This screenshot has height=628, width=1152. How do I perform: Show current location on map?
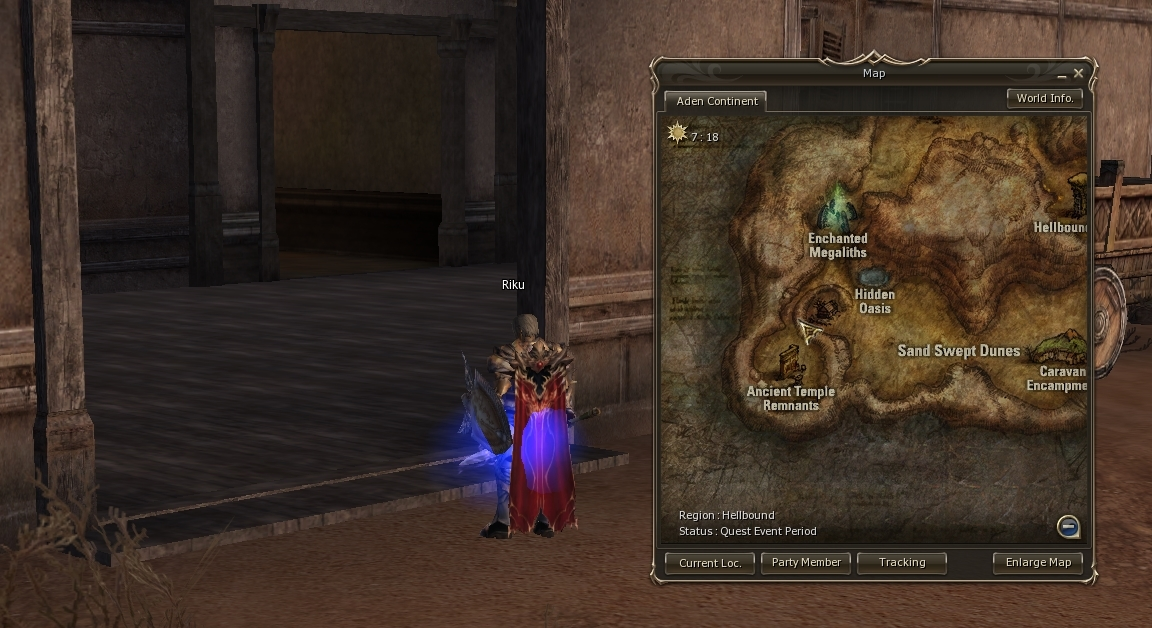(710, 562)
